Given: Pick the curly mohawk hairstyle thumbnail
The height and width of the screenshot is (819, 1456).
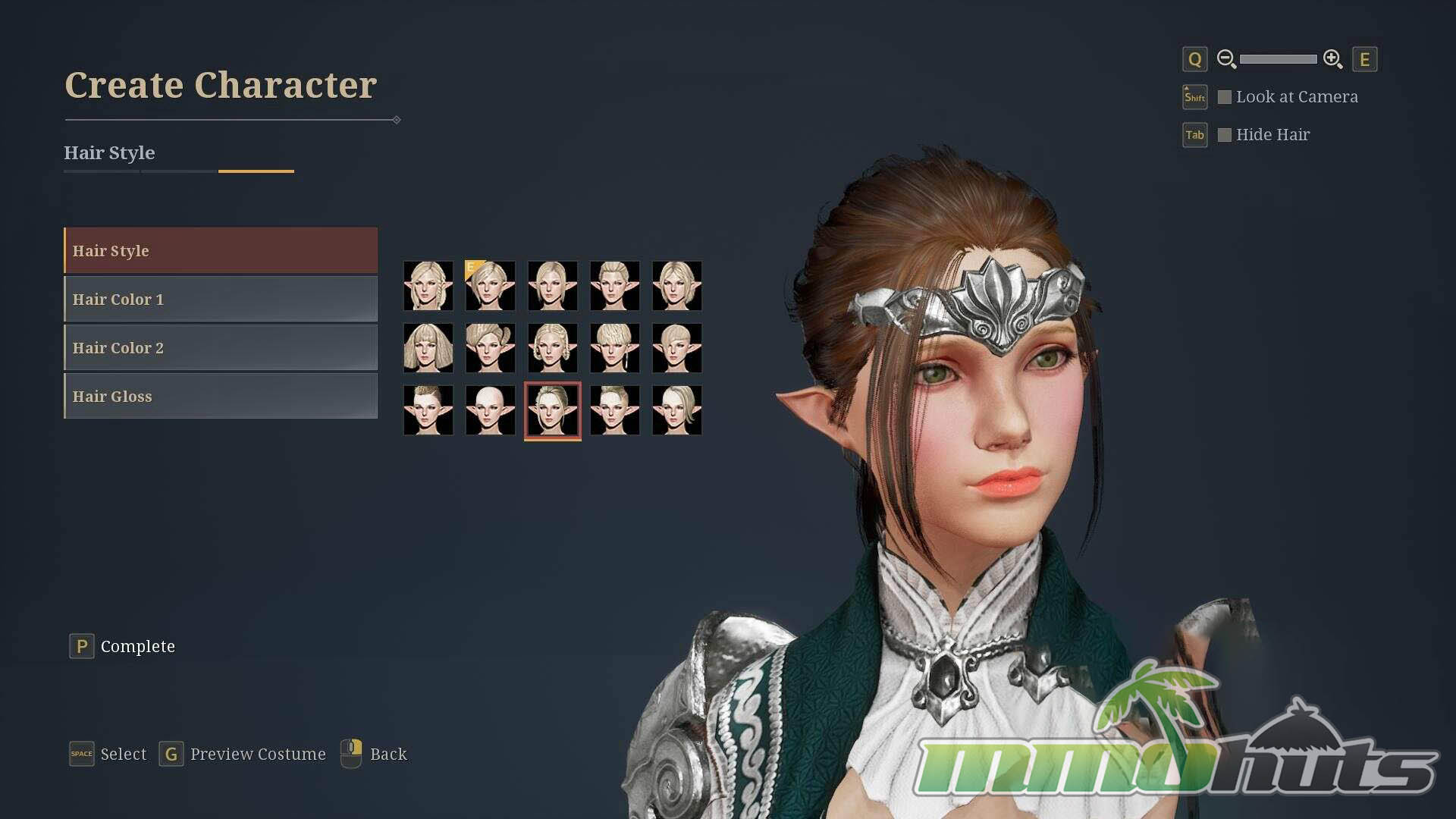Looking at the screenshot, I should [x=428, y=410].
